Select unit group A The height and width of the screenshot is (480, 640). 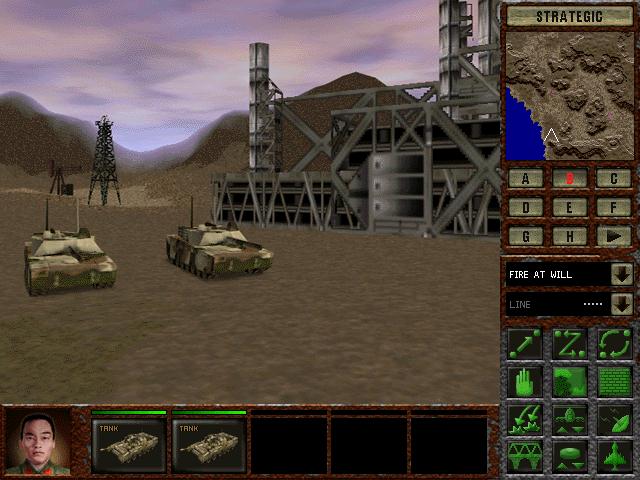(526, 179)
